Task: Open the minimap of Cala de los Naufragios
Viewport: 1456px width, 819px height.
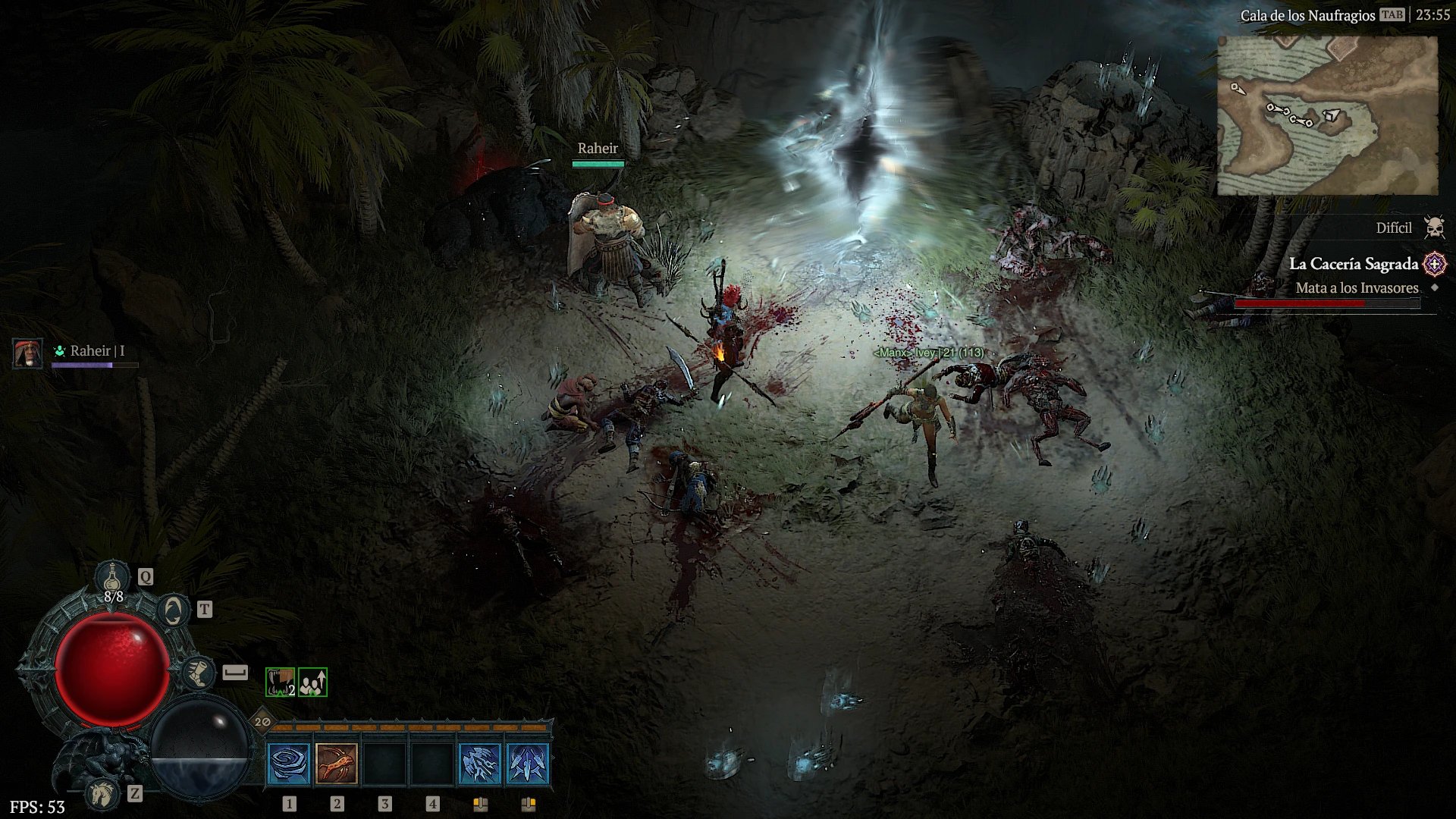Action: pyautogui.click(x=1327, y=116)
